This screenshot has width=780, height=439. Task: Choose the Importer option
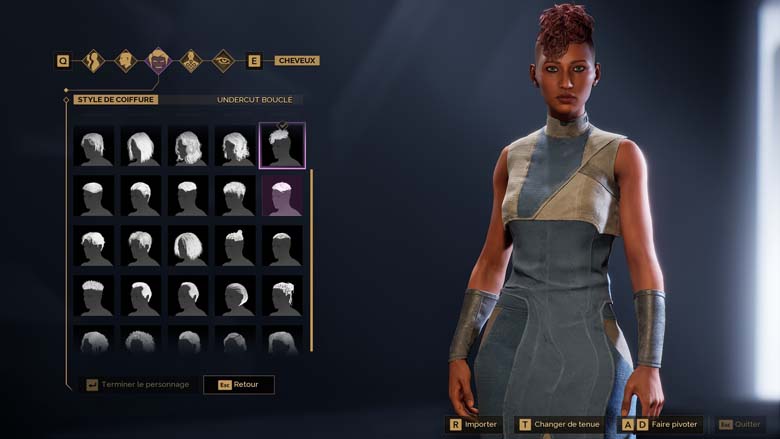coord(472,424)
